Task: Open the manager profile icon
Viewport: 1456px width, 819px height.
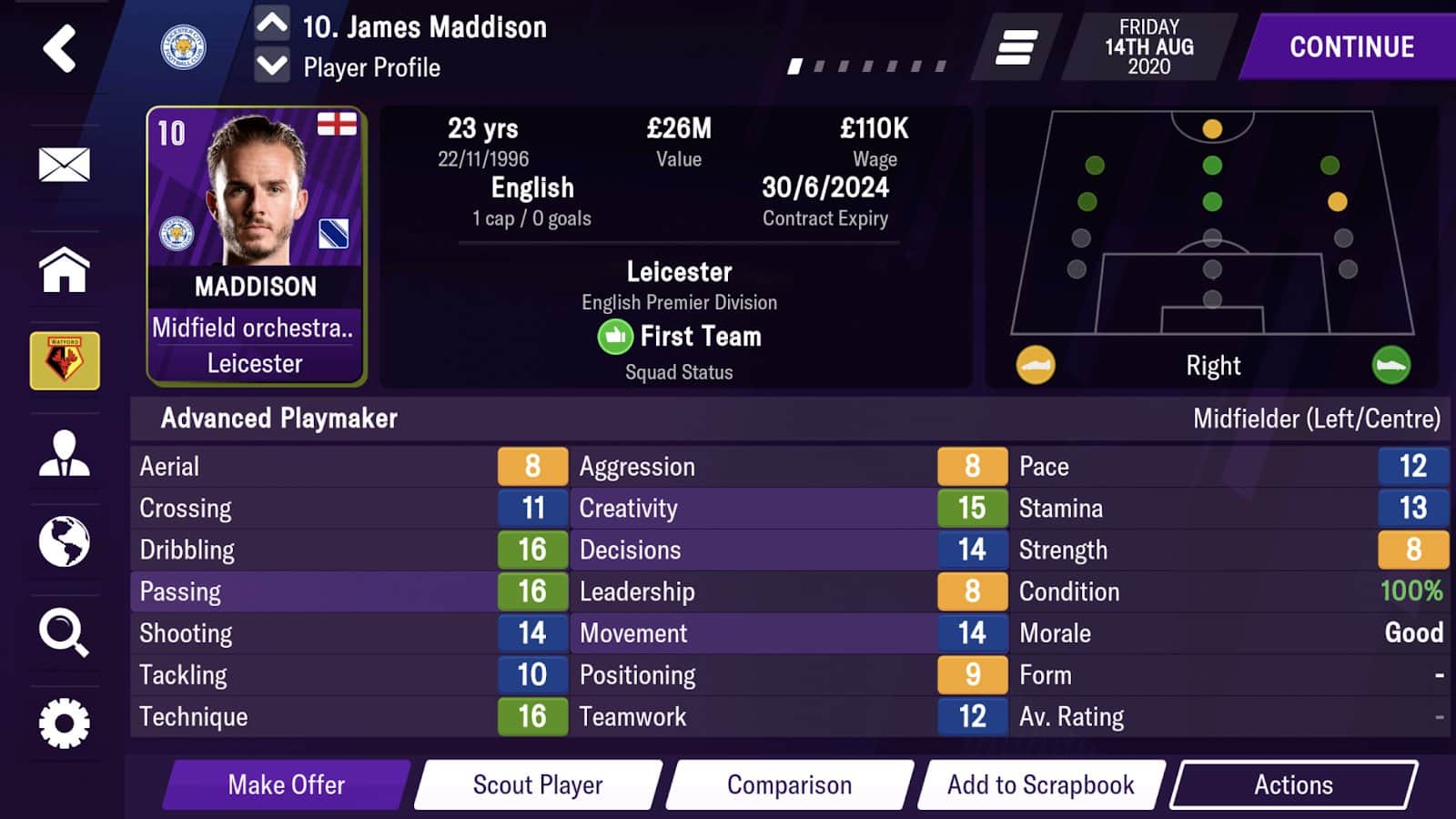Action: (x=64, y=453)
